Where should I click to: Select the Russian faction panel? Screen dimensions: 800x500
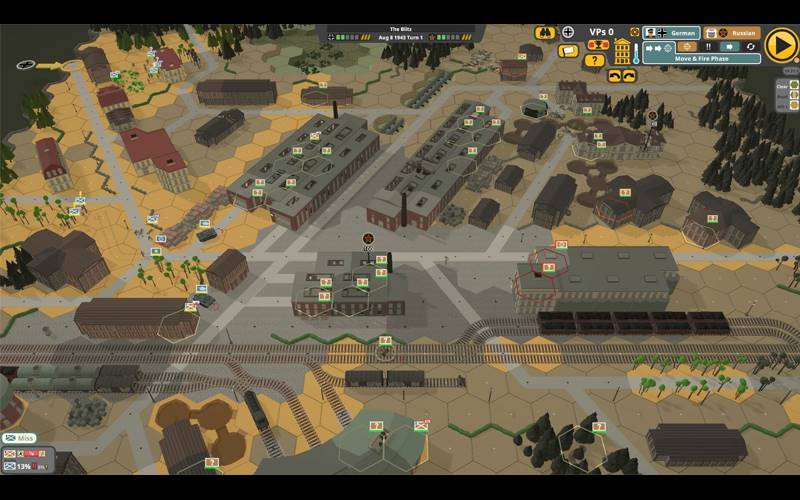(x=731, y=33)
